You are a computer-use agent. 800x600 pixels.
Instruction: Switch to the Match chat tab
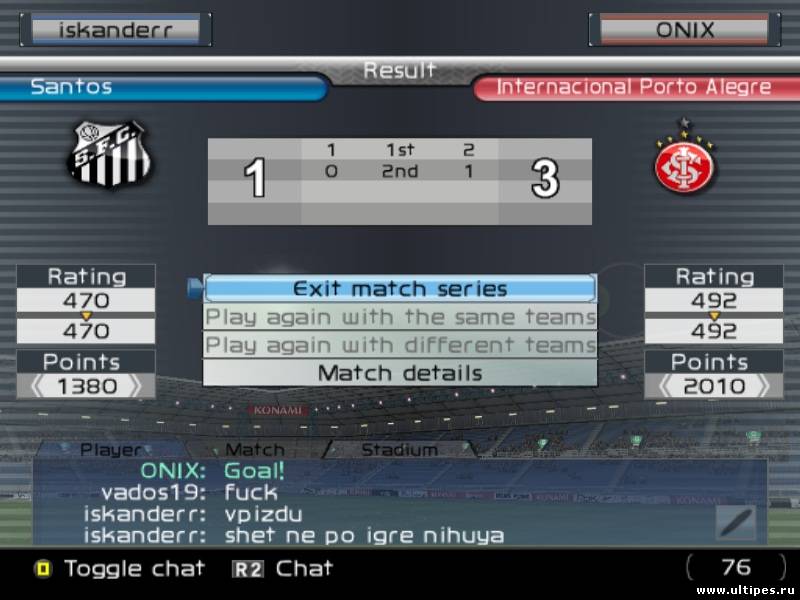pyautogui.click(x=254, y=450)
